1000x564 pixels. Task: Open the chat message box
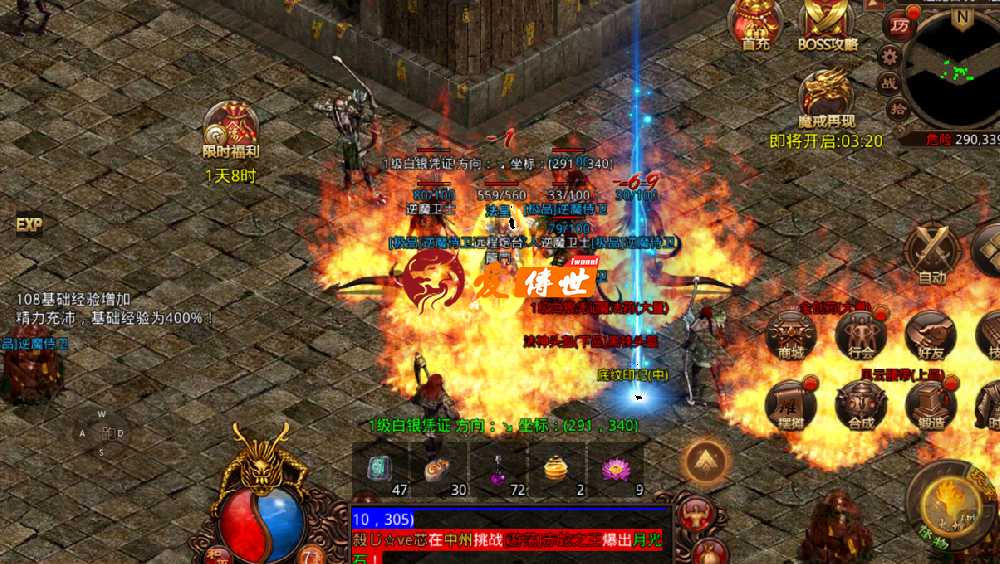tap(510, 536)
